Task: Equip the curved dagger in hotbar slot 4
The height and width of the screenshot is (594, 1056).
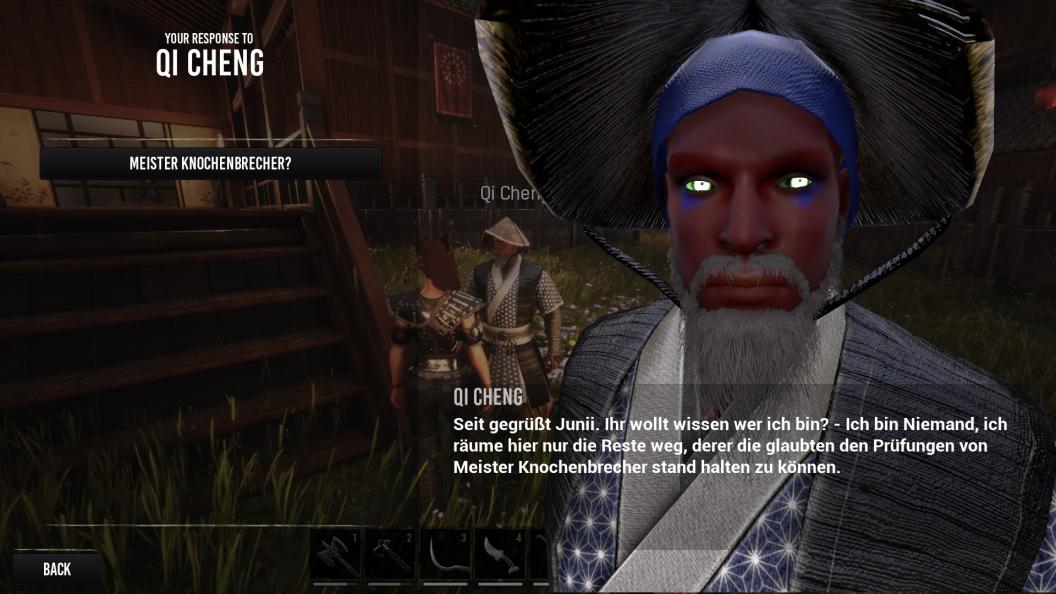Action: 500,555
